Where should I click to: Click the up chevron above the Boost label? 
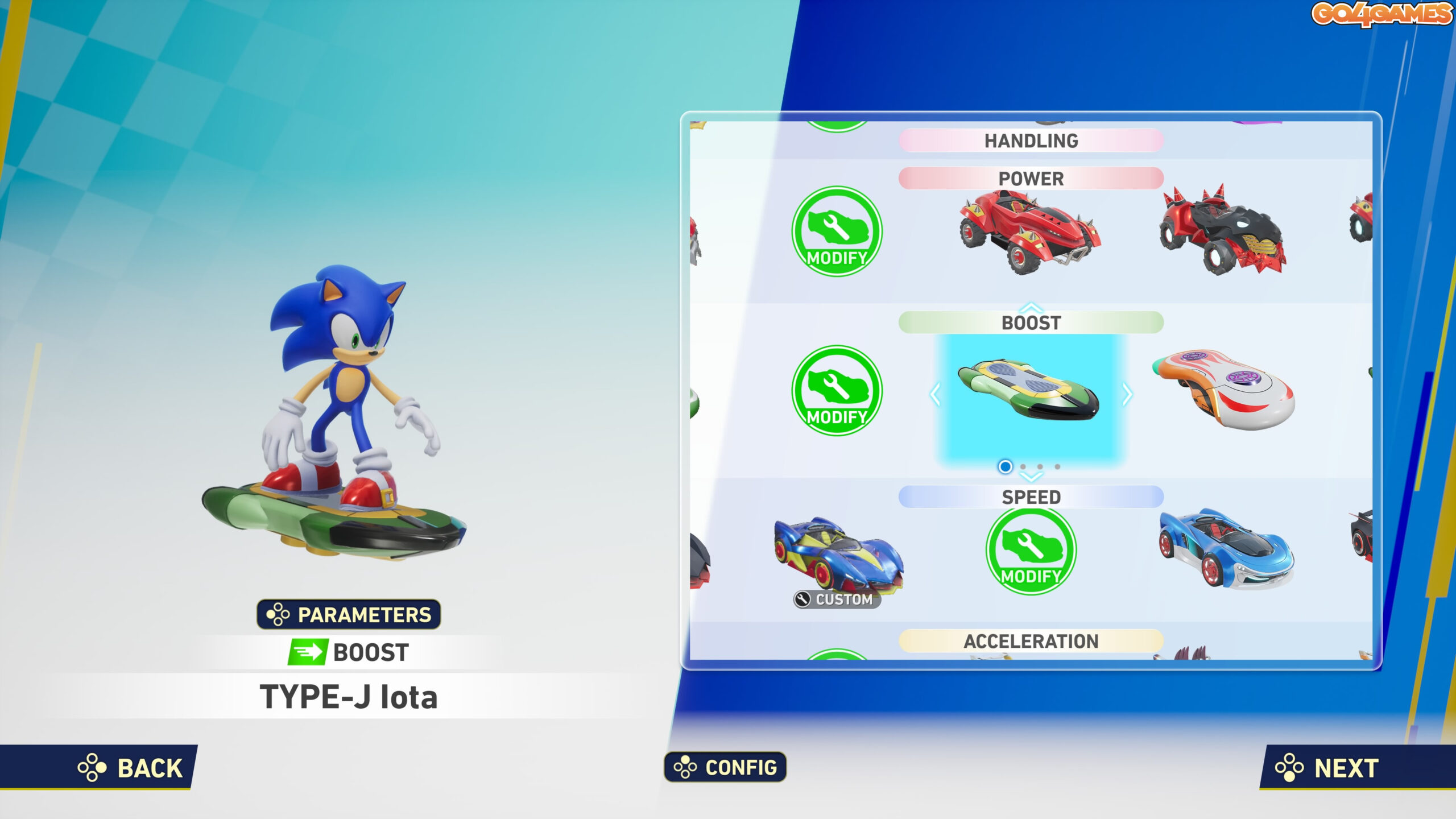click(1031, 308)
